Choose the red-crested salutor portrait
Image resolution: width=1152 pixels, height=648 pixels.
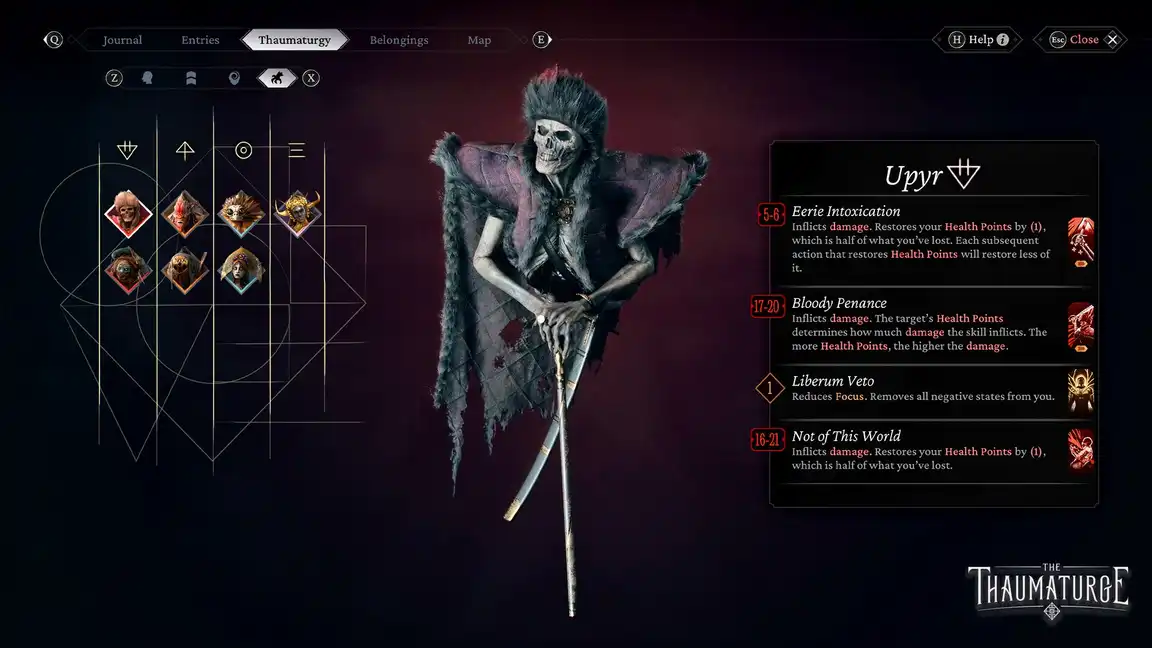click(185, 213)
